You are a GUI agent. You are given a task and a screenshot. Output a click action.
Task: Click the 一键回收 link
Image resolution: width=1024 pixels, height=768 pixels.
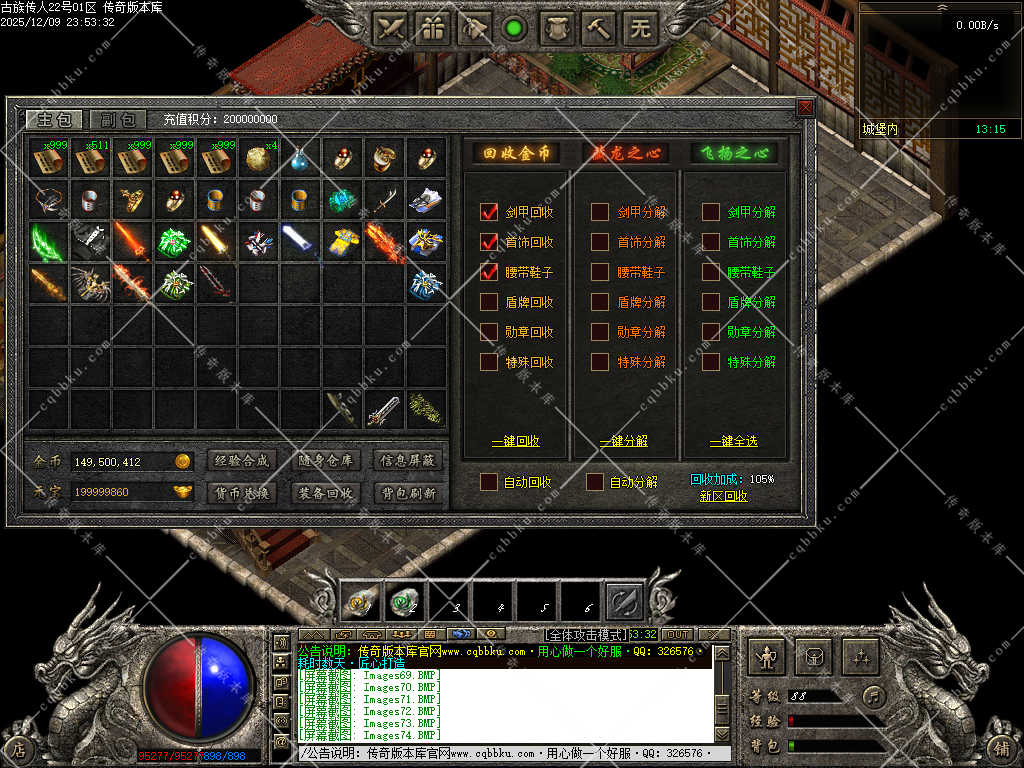516,441
